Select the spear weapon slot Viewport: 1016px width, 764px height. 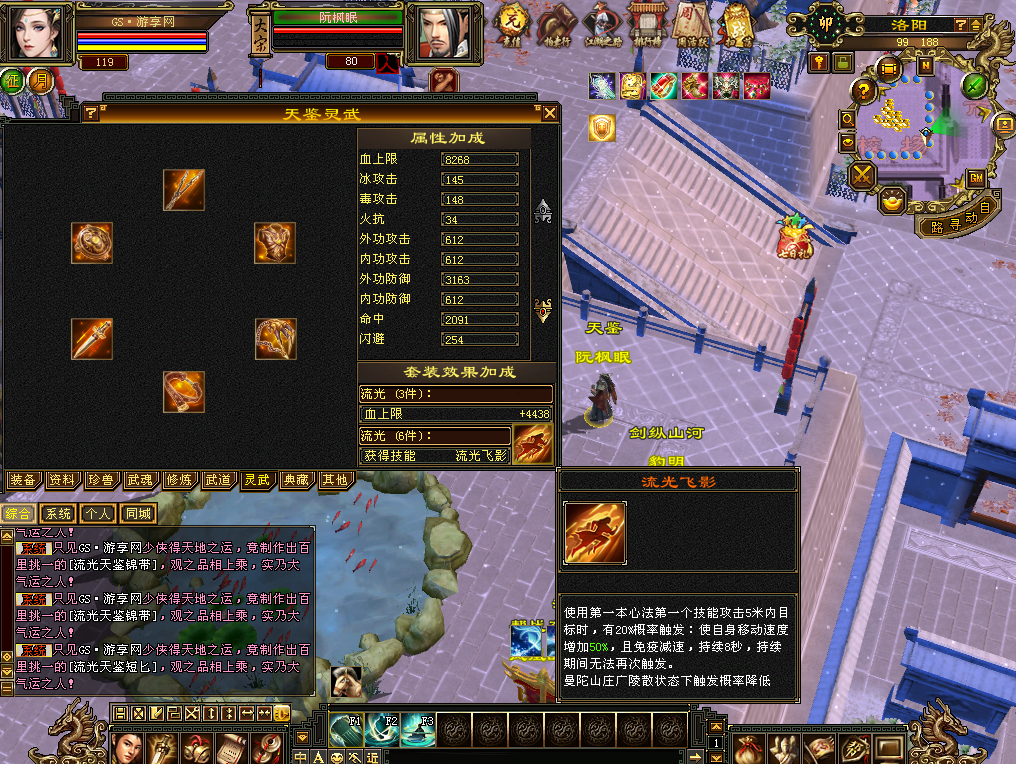click(184, 190)
